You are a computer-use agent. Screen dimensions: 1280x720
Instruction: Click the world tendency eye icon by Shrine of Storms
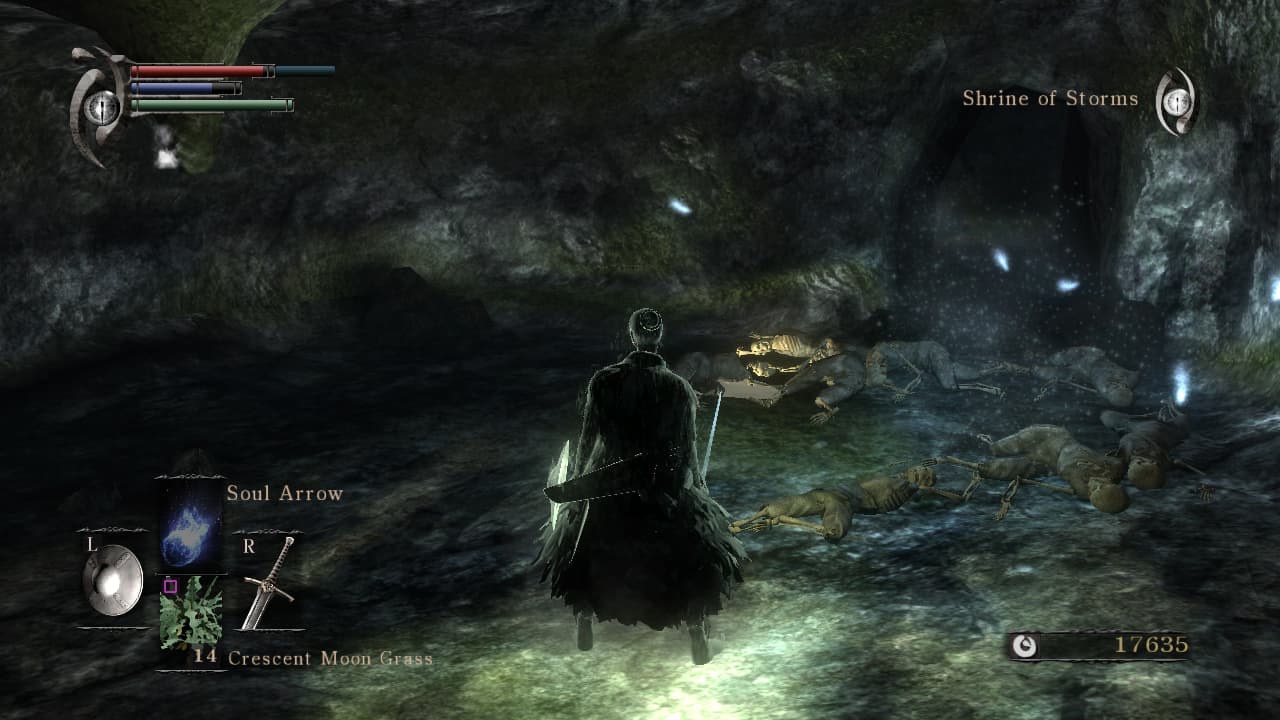[x=1177, y=101]
